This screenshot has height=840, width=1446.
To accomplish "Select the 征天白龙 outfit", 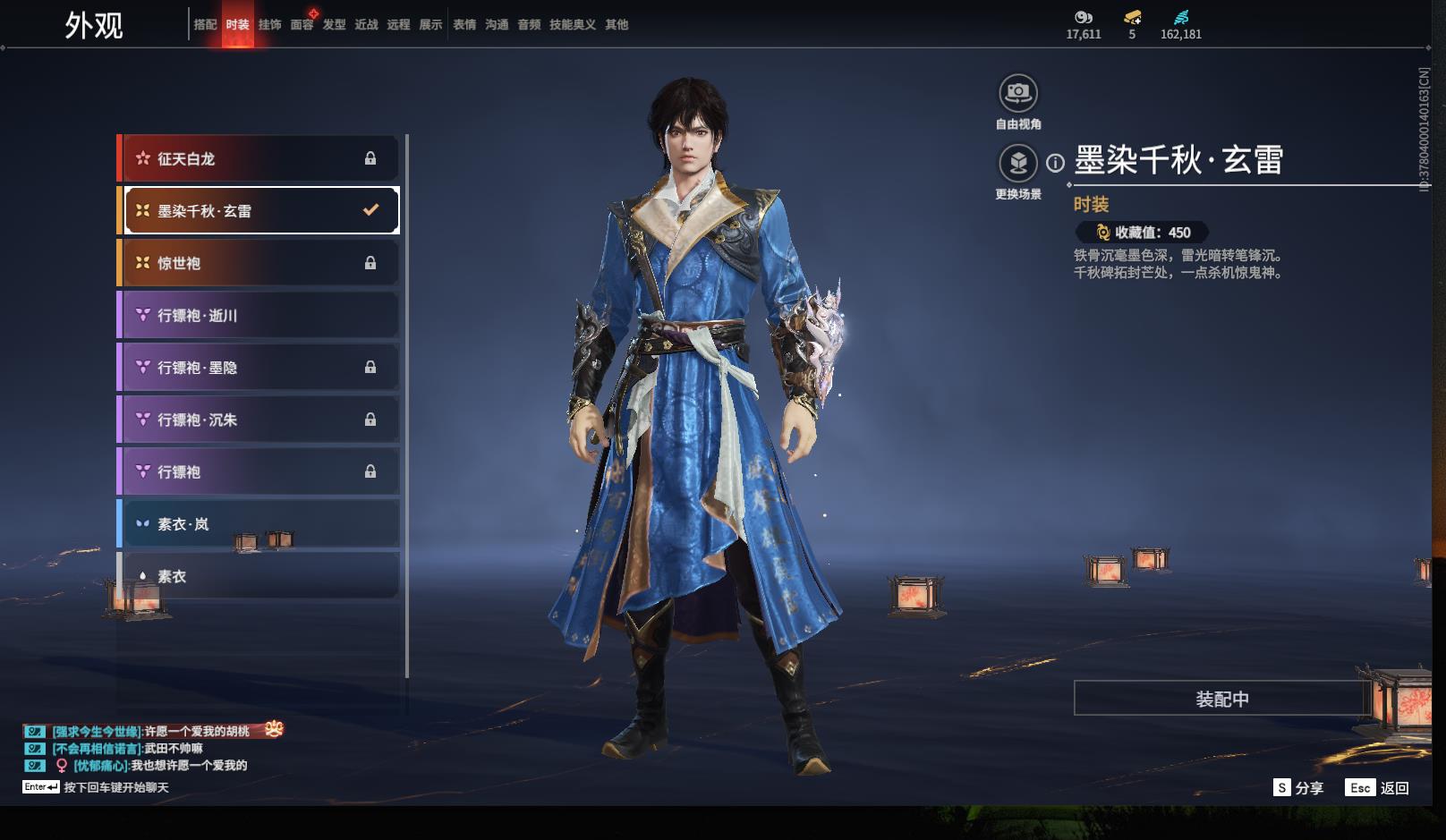I will click(x=259, y=158).
